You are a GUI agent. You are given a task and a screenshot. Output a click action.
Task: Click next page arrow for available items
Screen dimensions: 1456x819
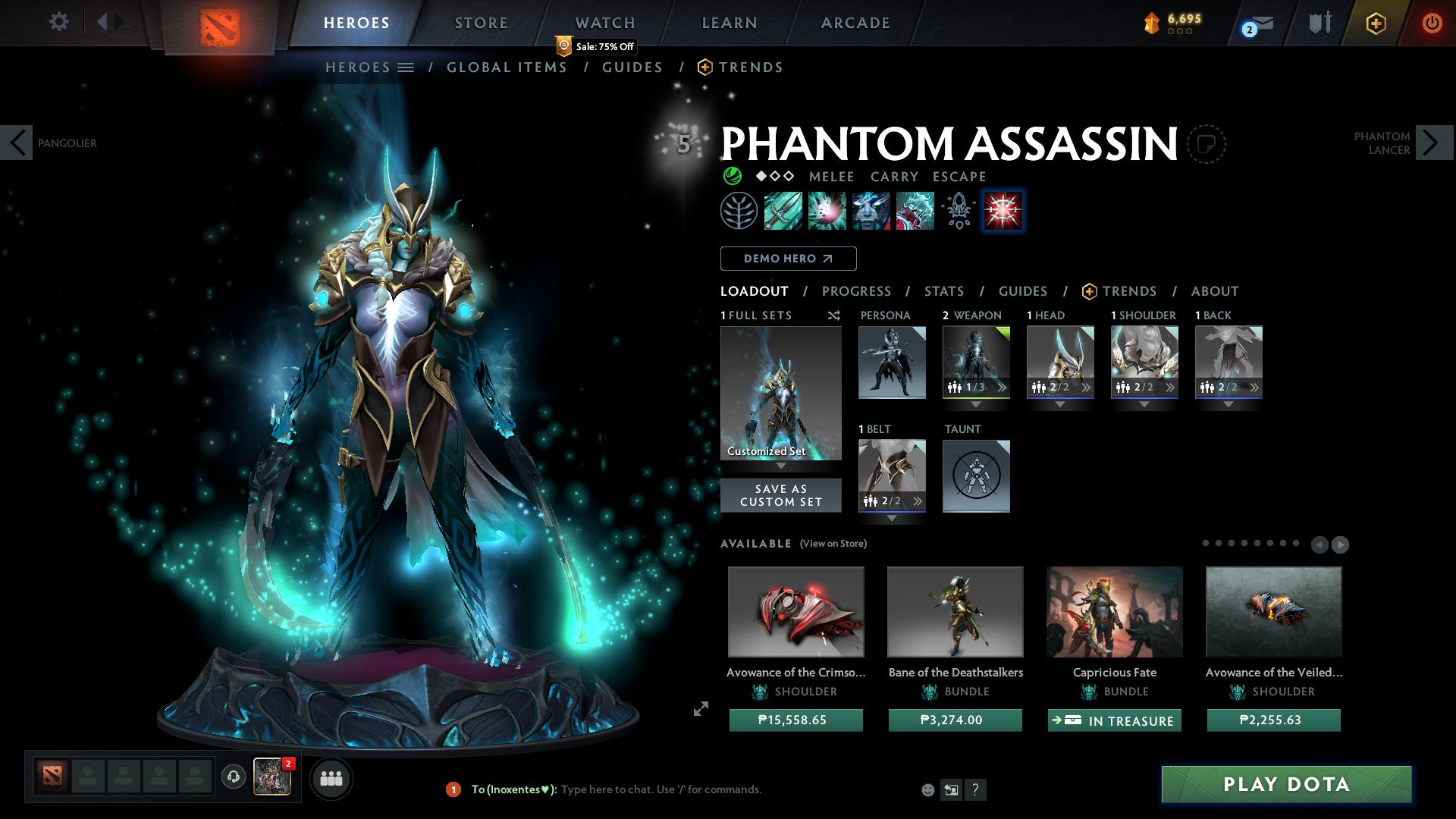[1341, 544]
